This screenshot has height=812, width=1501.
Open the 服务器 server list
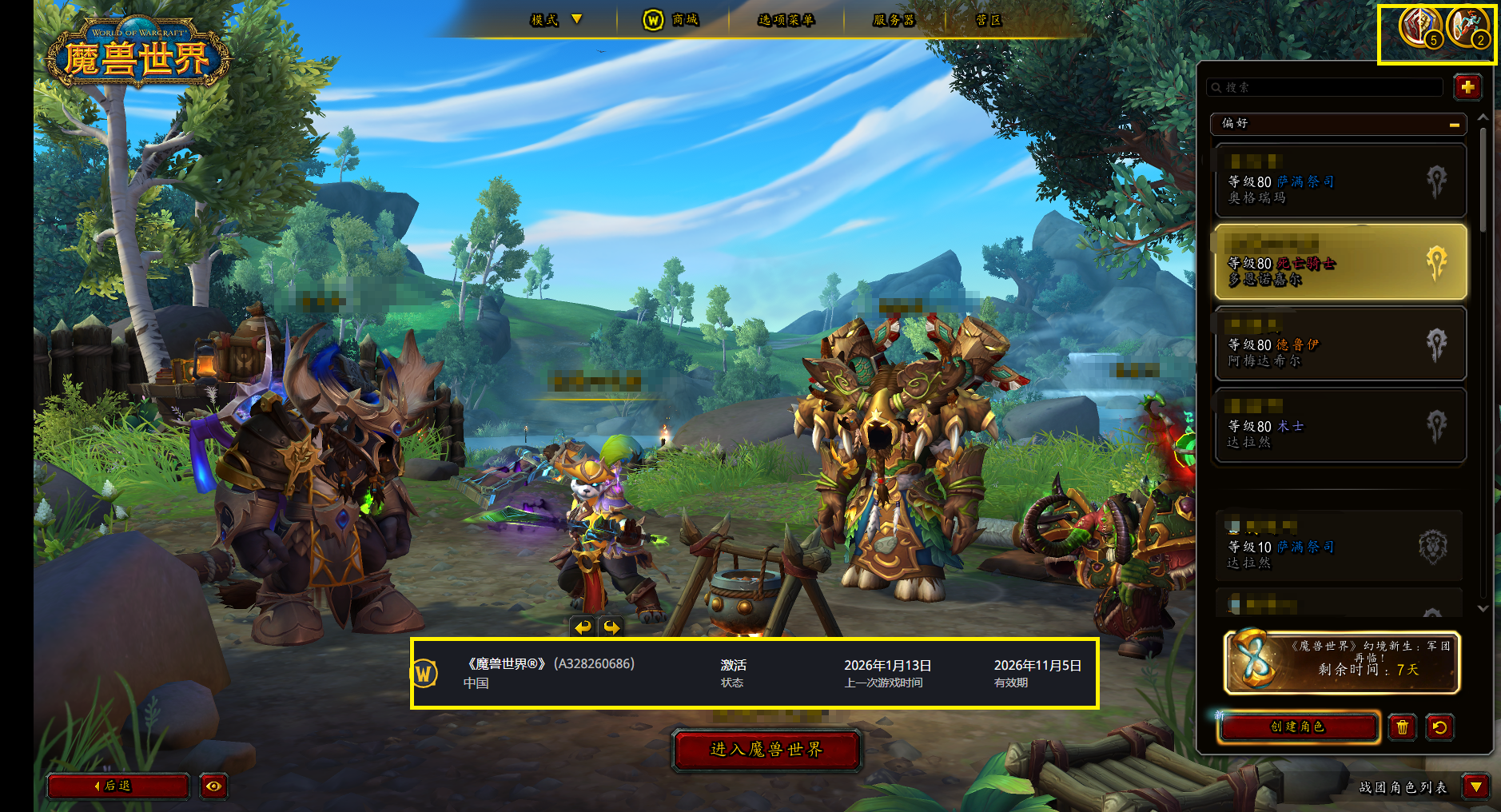coord(894,20)
